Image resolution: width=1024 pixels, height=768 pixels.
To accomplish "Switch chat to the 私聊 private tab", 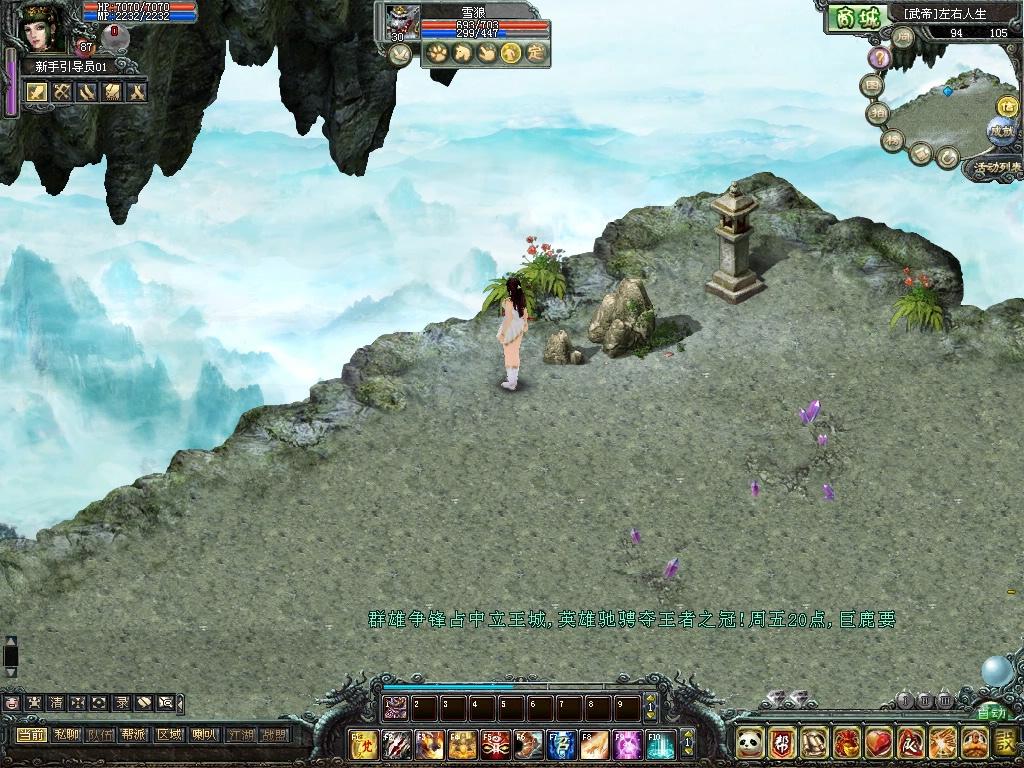I will click(67, 734).
